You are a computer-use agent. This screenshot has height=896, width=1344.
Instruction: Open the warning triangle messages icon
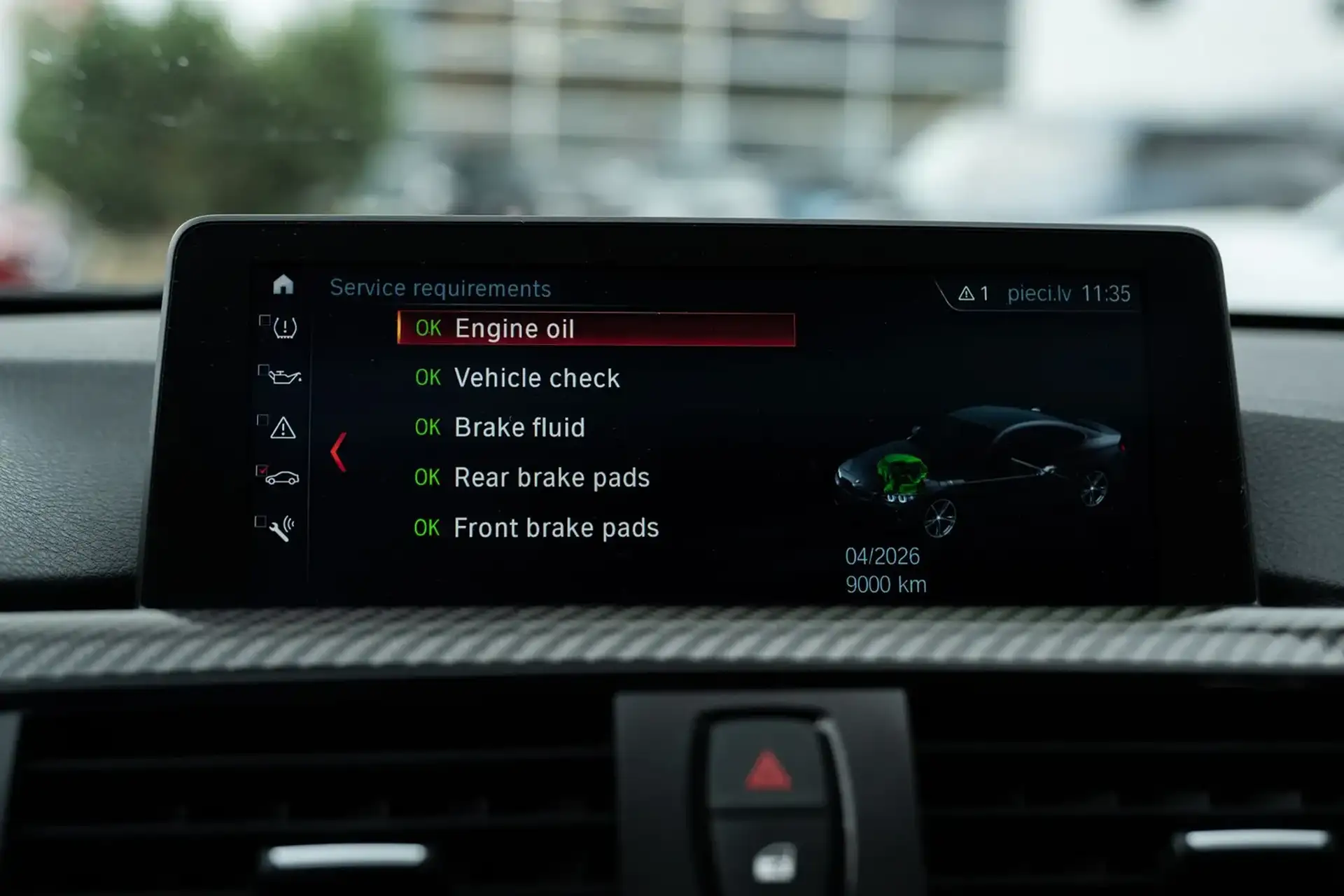pos(283,428)
